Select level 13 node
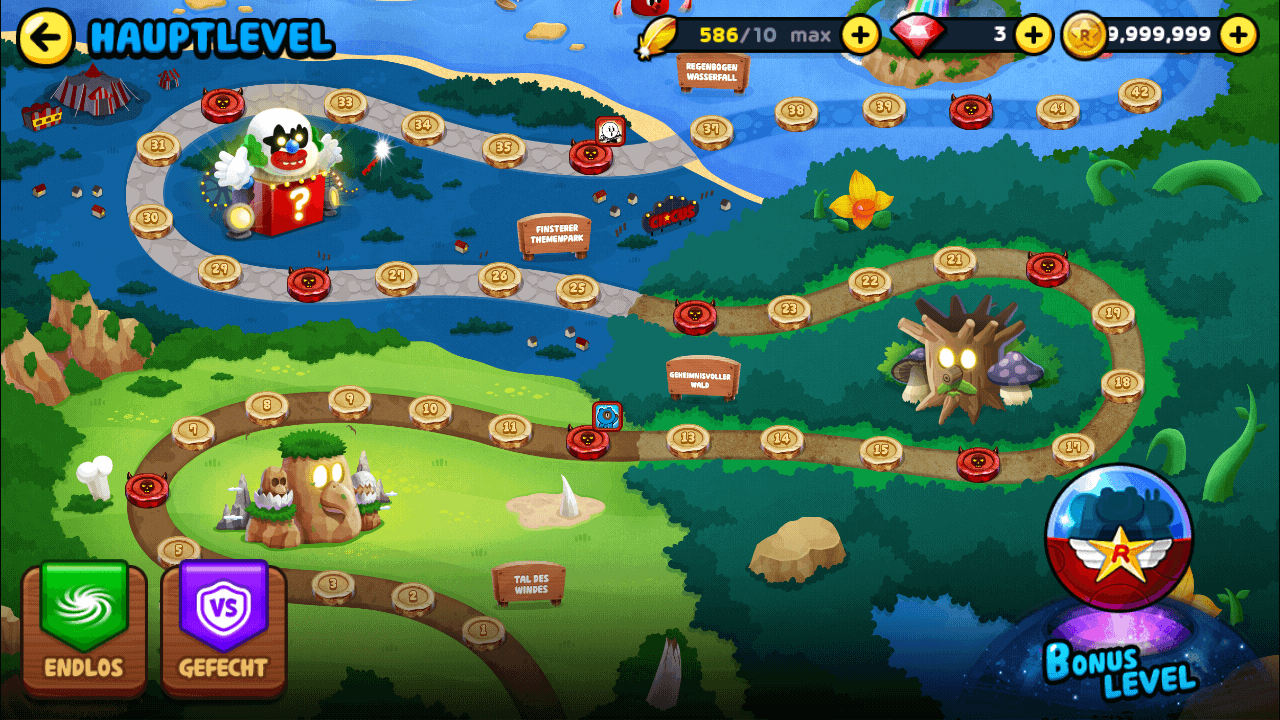This screenshot has height=720, width=1280. pyautogui.click(x=688, y=438)
